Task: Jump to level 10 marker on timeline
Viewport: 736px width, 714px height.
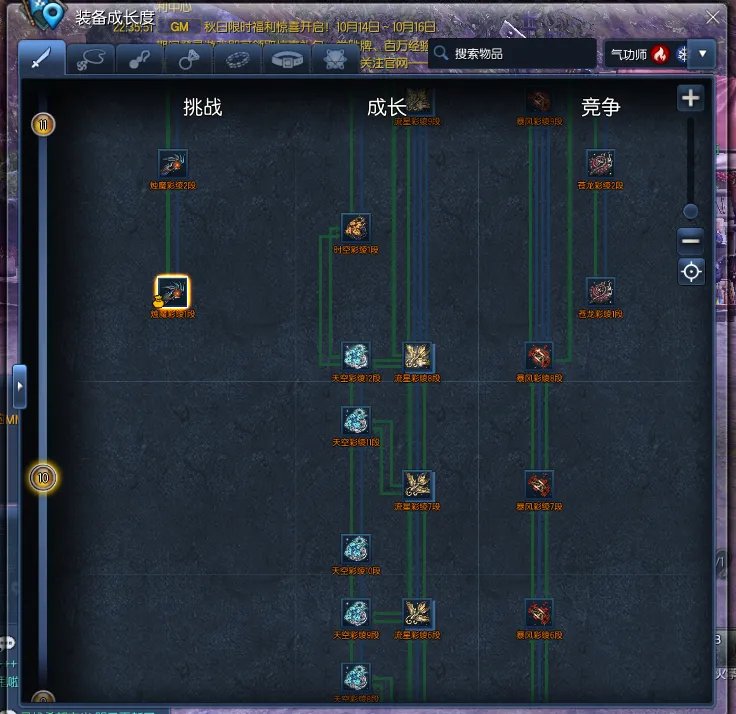Action: point(43,478)
